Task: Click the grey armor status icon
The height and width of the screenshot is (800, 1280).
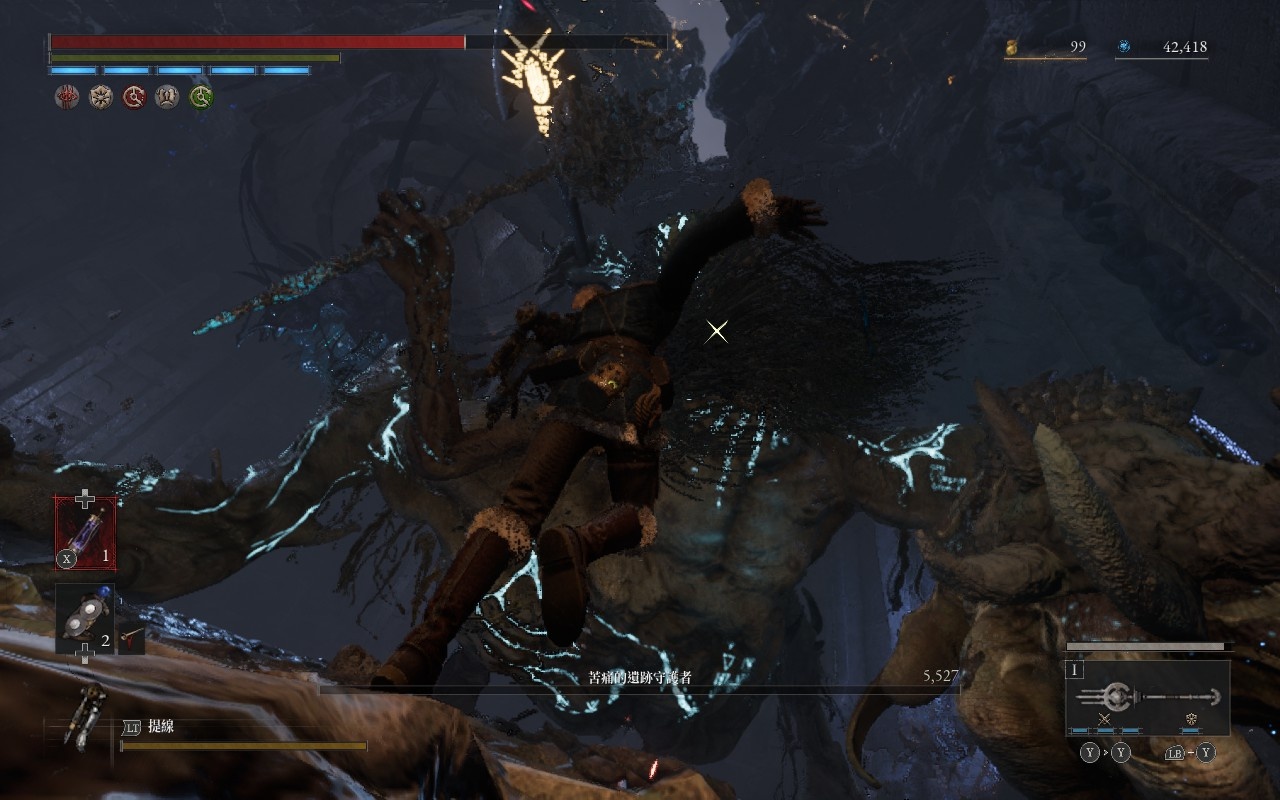Action: pos(168,97)
